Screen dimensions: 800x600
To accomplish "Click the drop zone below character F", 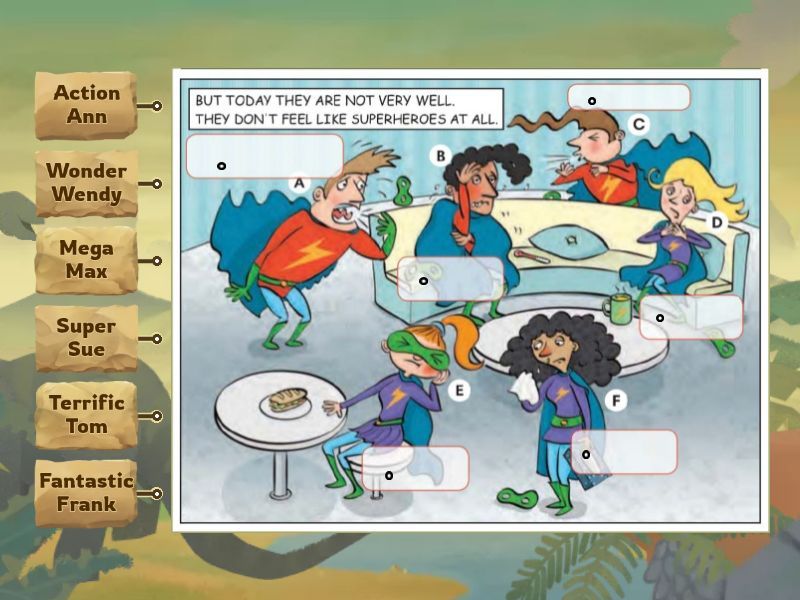I will pos(624,452).
